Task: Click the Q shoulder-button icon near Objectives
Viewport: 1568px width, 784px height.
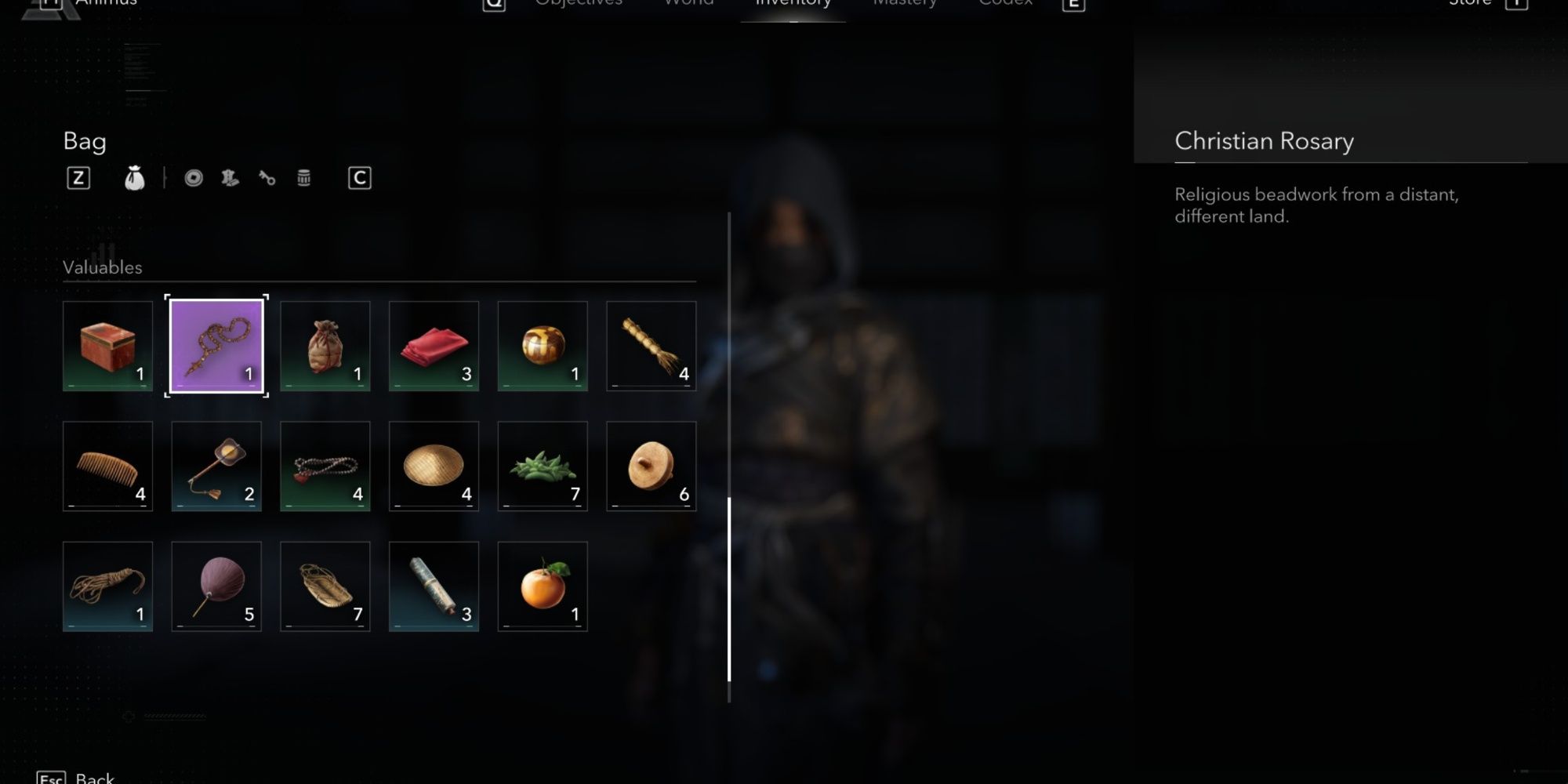Action: point(492,3)
